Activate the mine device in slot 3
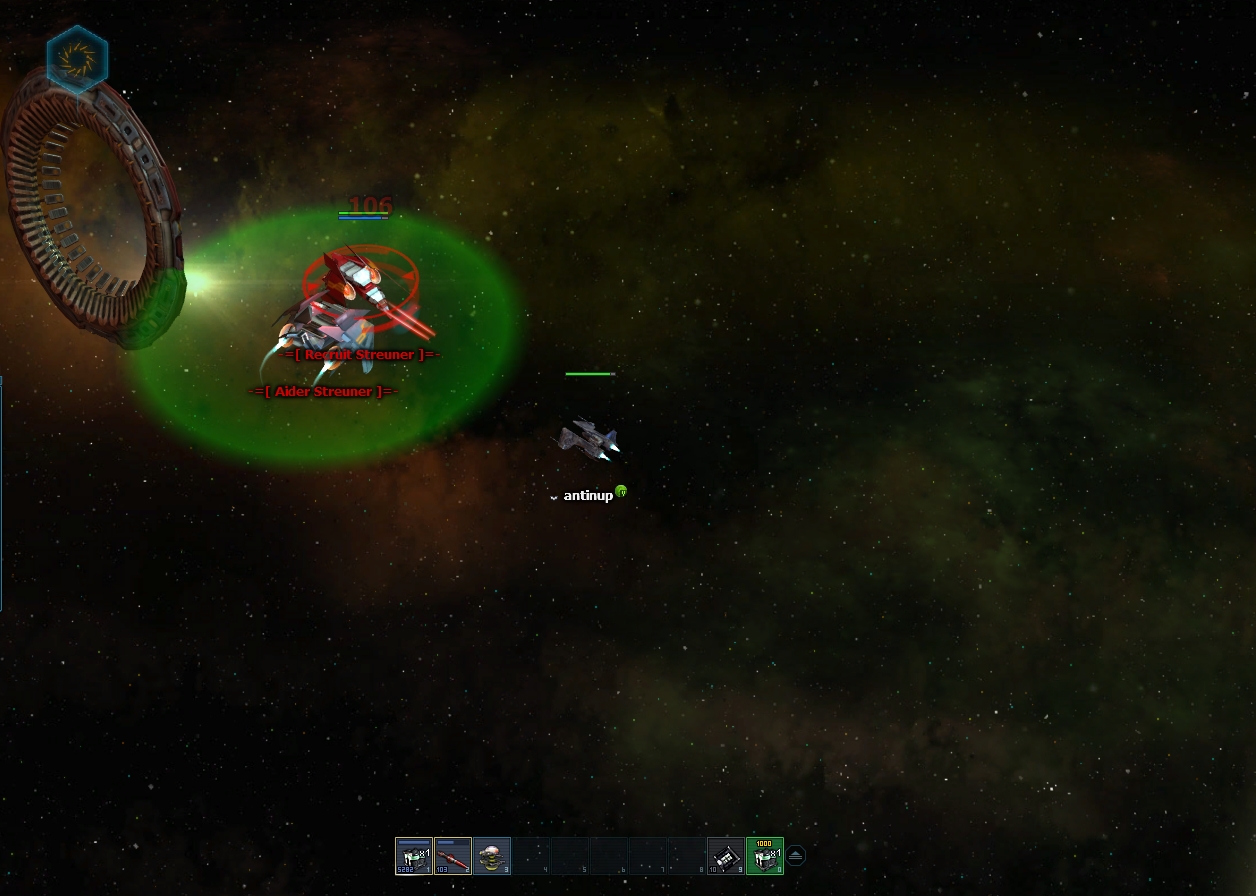The width and height of the screenshot is (1256, 896). [x=492, y=856]
